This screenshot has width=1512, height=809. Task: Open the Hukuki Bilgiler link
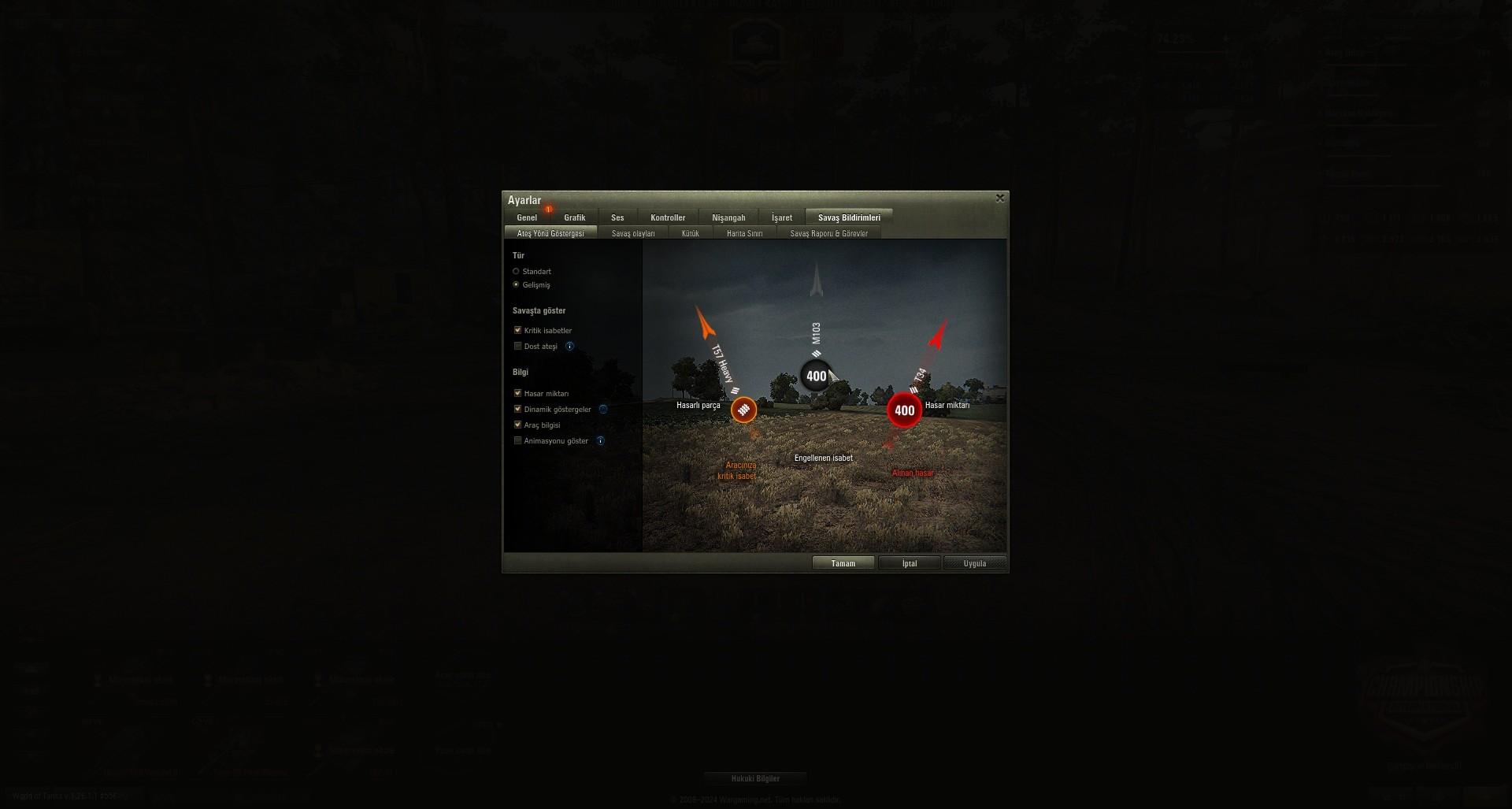[x=756, y=777]
